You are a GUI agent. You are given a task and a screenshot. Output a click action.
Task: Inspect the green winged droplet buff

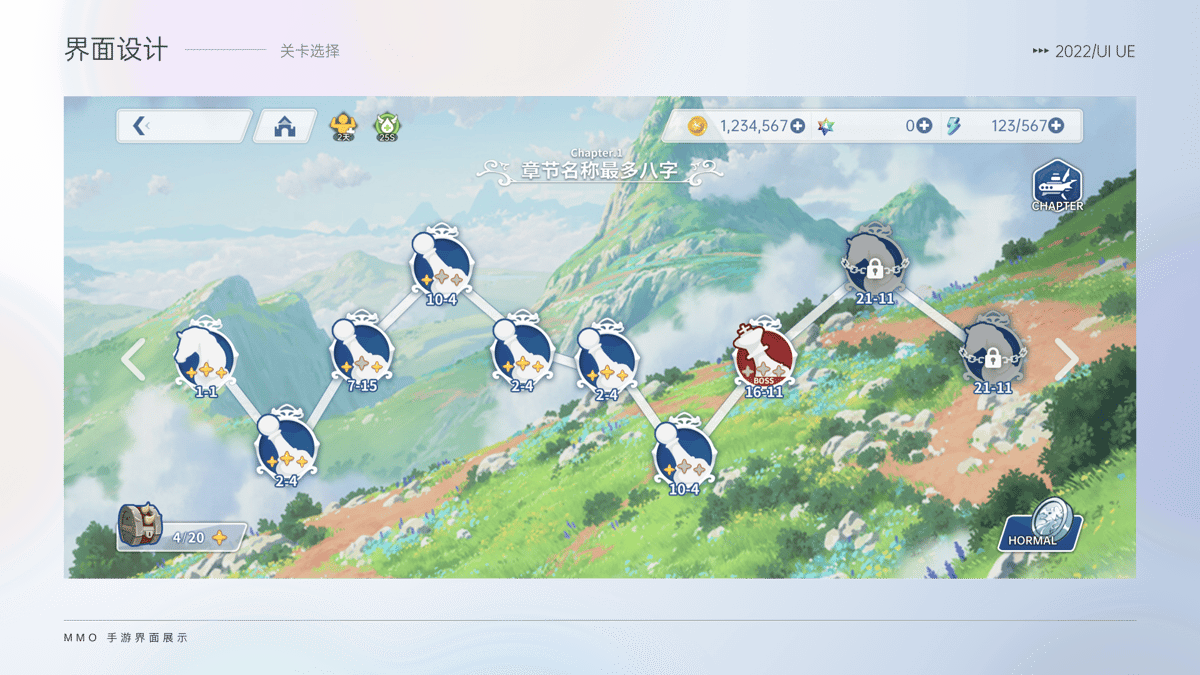[386, 127]
